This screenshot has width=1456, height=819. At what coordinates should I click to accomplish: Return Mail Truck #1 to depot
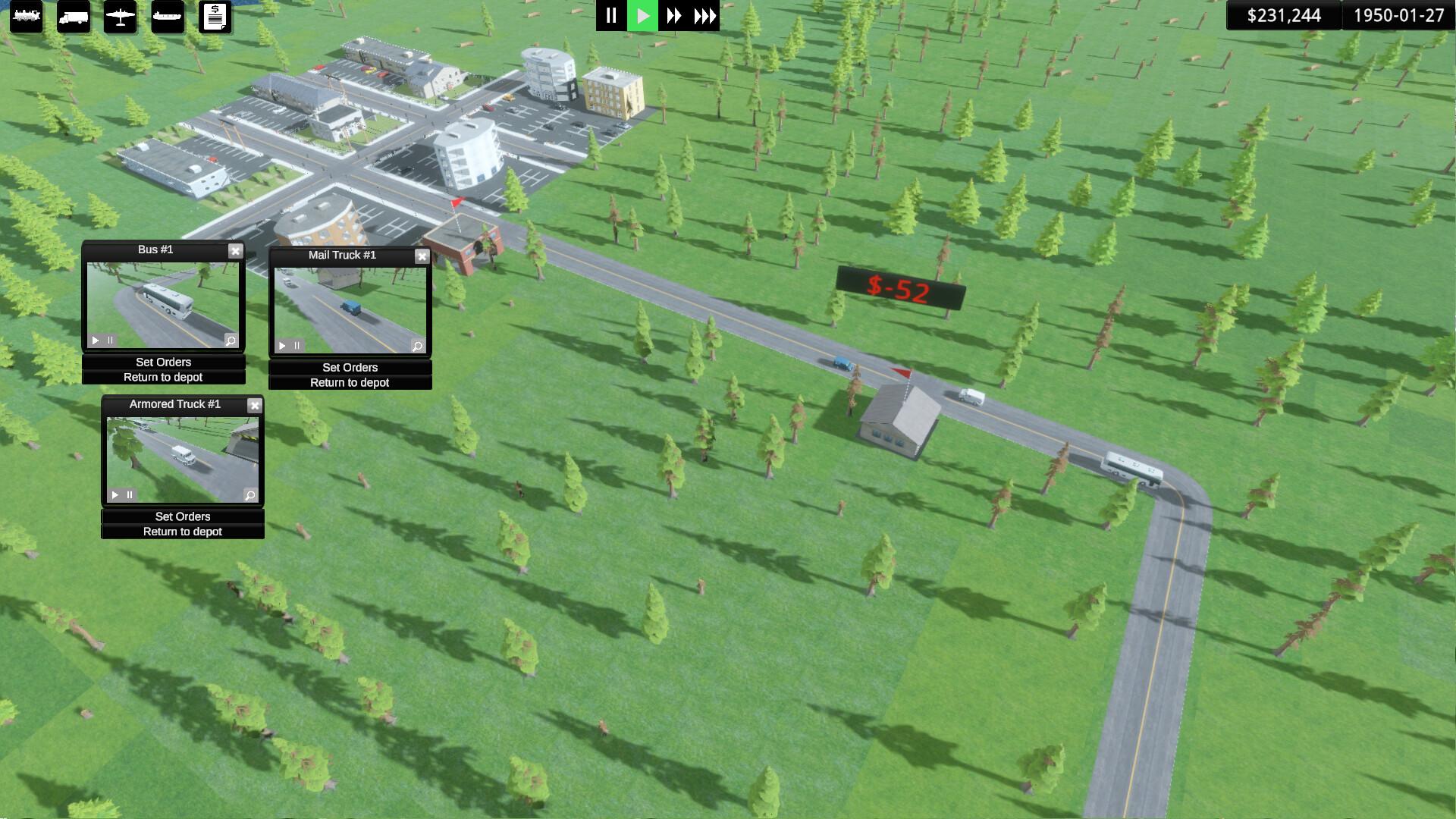pyautogui.click(x=350, y=383)
